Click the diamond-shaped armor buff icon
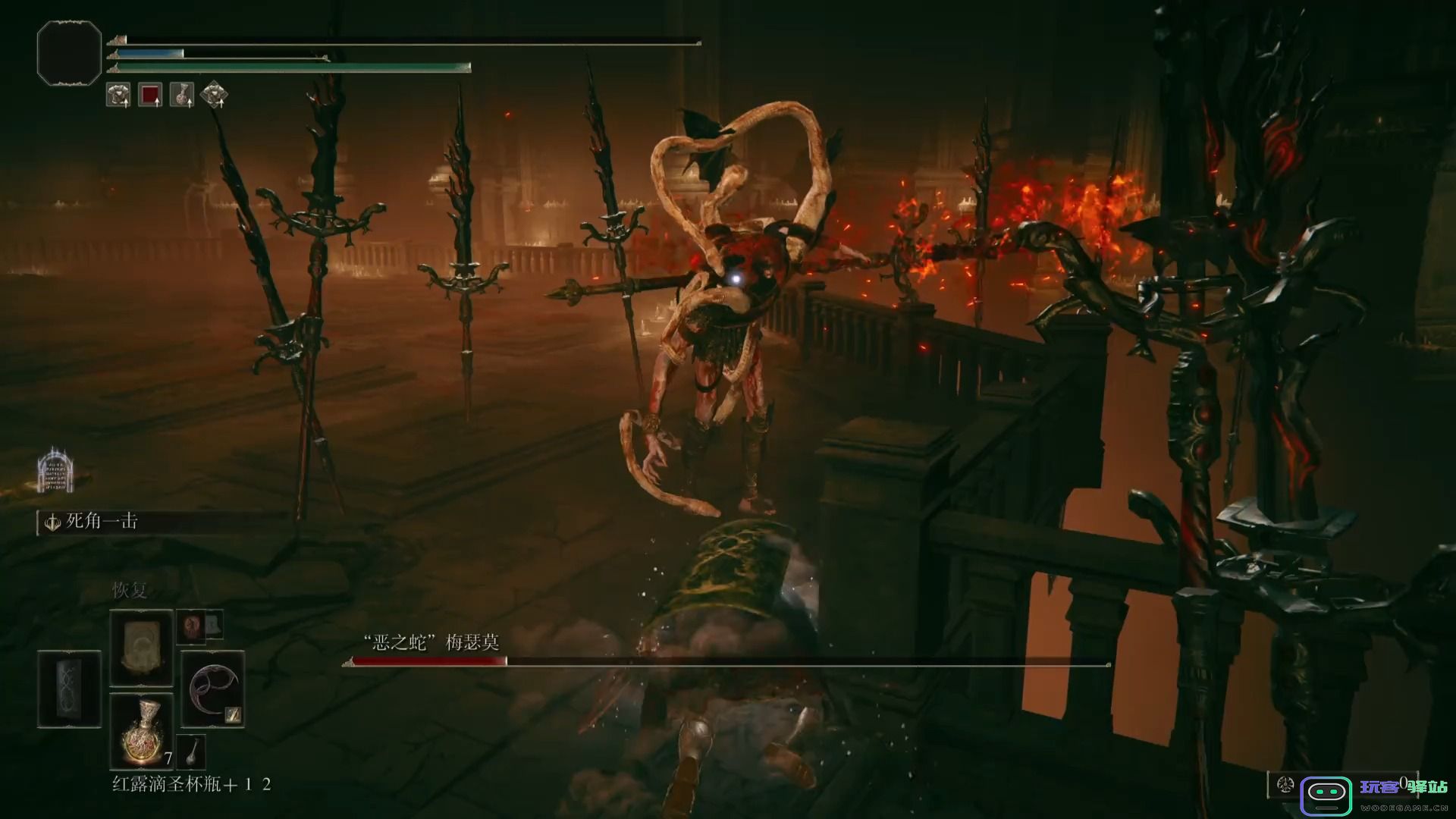1456x819 pixels. click(215, 95)
